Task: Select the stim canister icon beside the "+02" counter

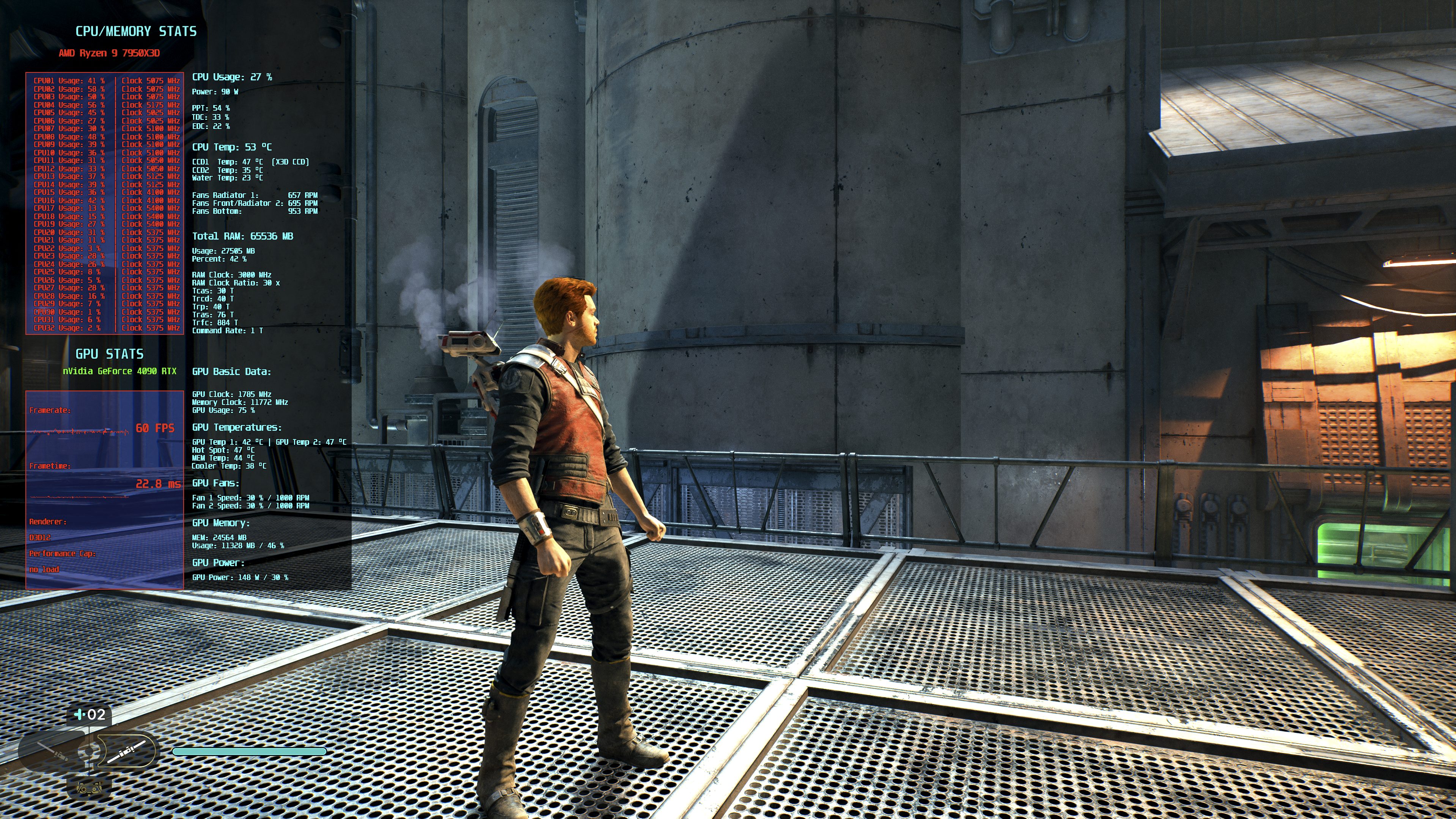Action: (80, 714)
